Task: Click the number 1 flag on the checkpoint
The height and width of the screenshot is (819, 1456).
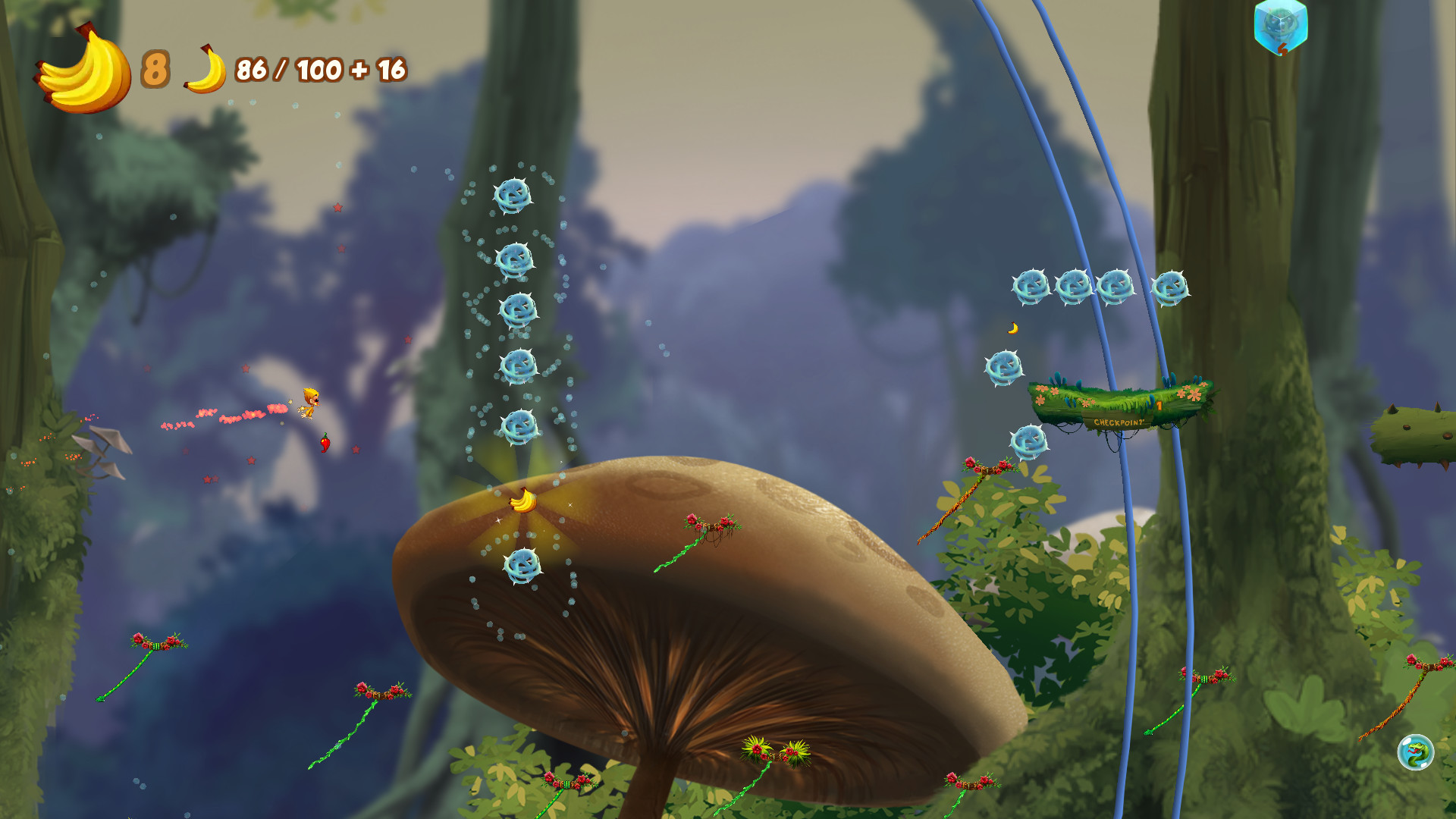Action: (1159, 406)
